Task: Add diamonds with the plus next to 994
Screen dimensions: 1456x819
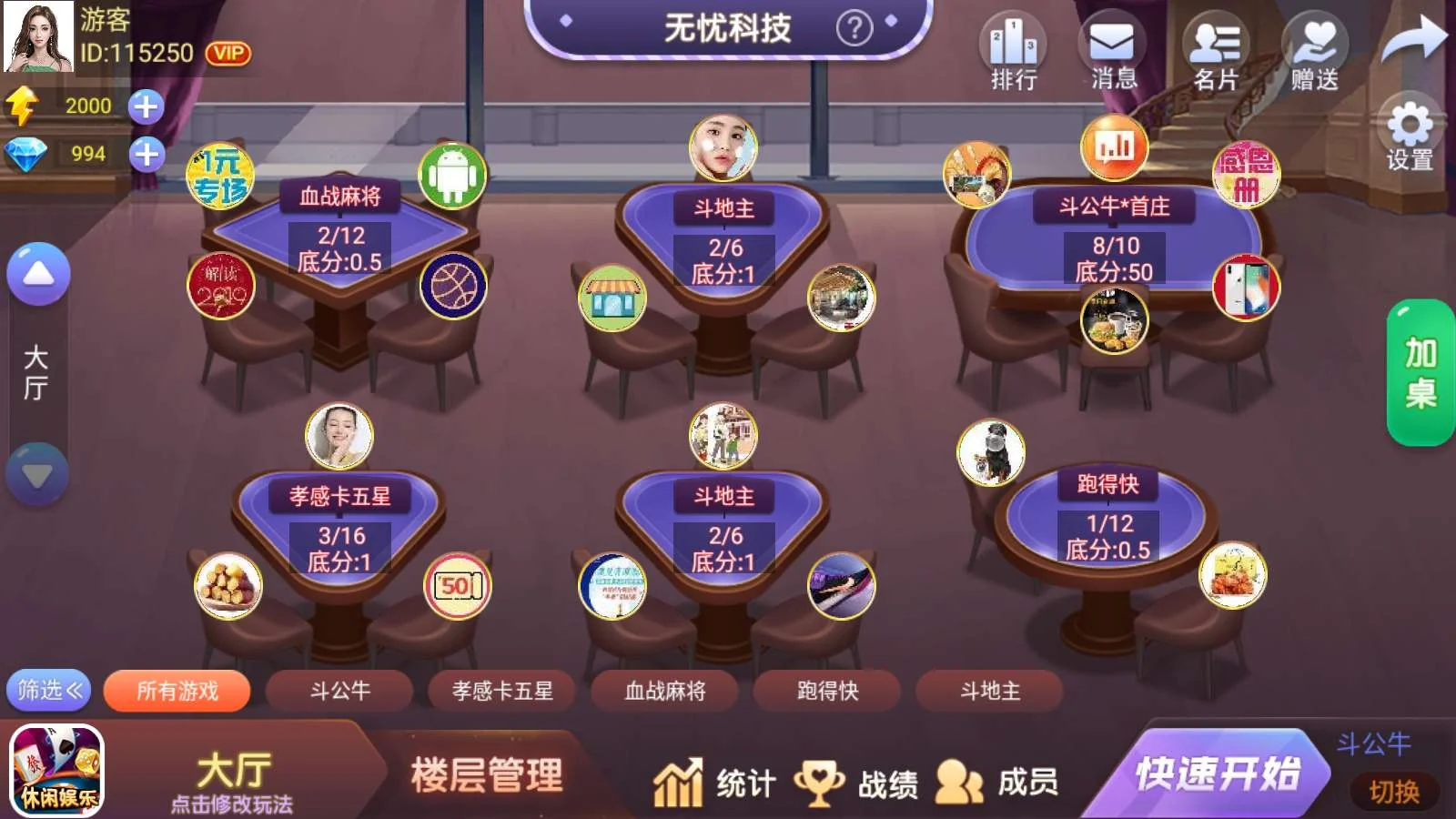Action: (148, 155)
